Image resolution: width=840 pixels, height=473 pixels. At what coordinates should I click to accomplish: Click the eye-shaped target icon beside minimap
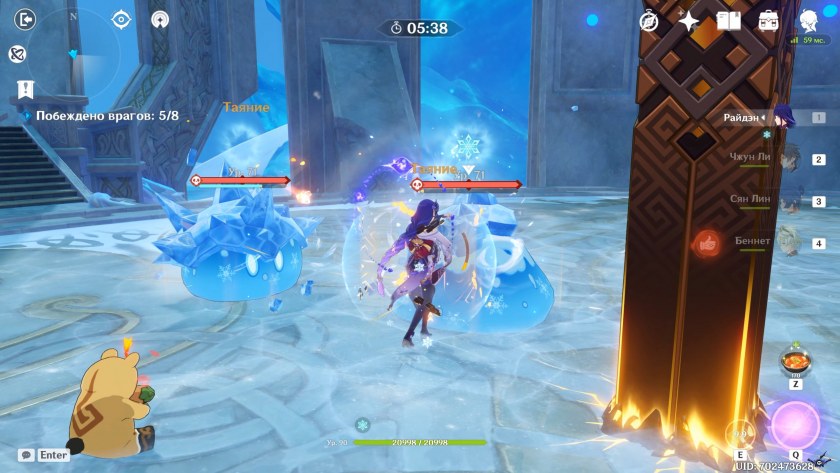point(122,19)
